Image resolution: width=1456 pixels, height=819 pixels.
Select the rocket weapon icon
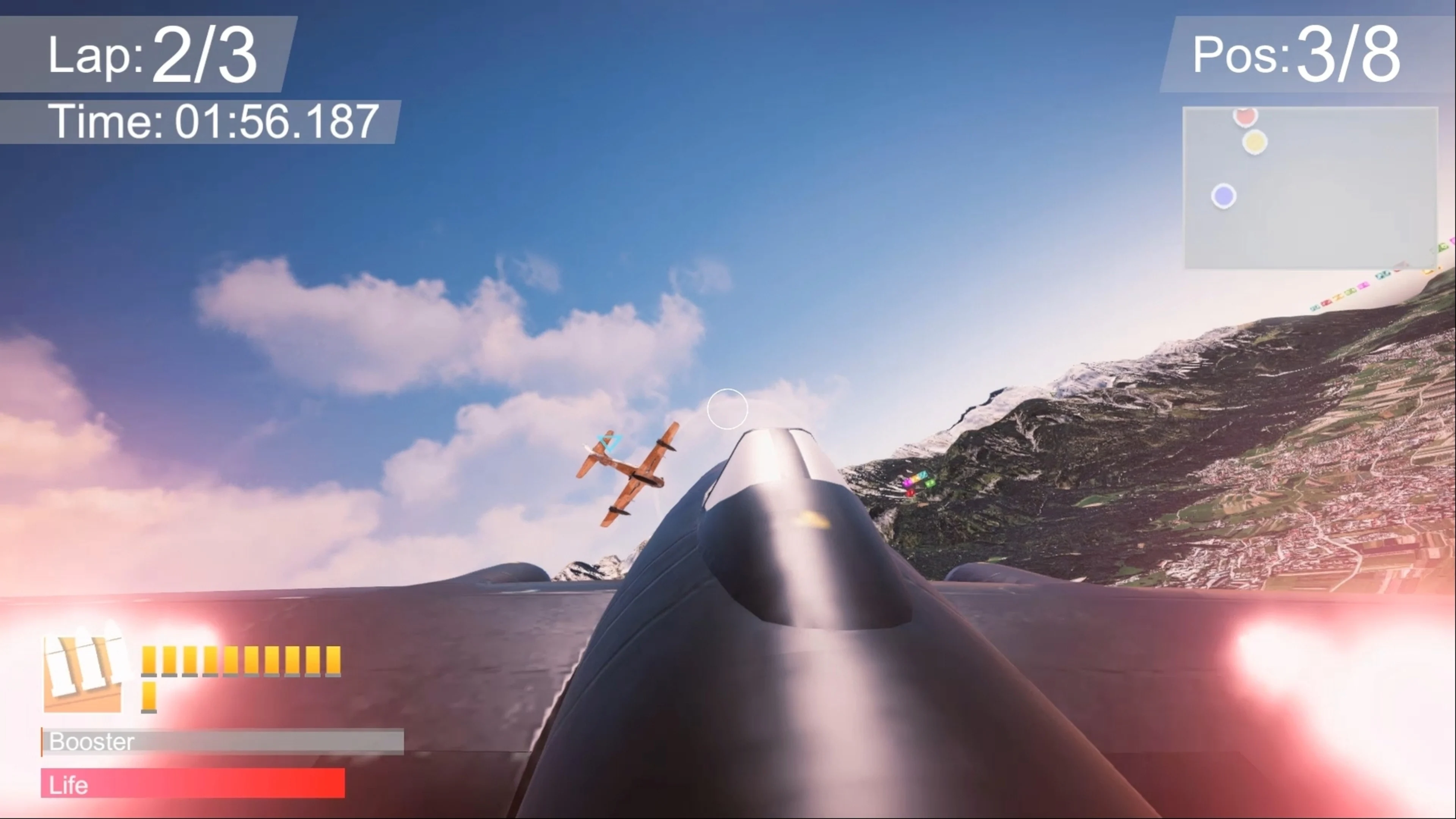[84, 674]
